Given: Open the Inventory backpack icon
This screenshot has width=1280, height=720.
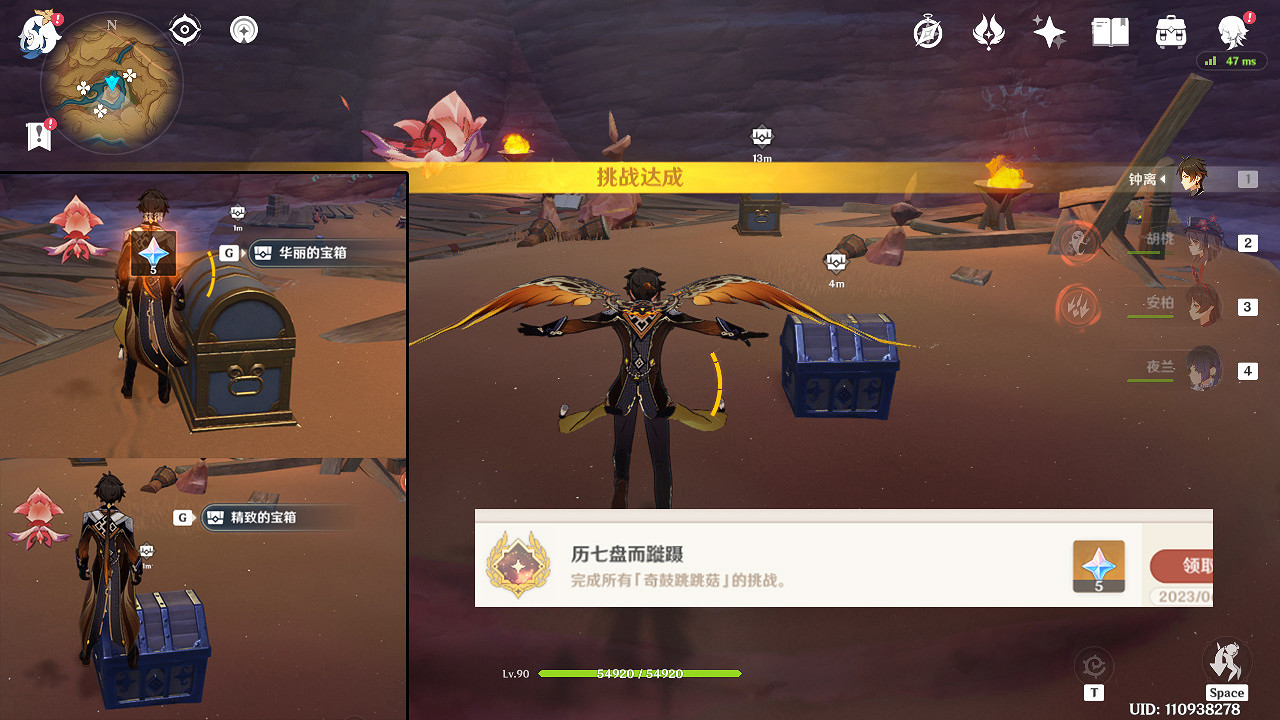Looking at the screenshot, I should tap(1169, 31).
